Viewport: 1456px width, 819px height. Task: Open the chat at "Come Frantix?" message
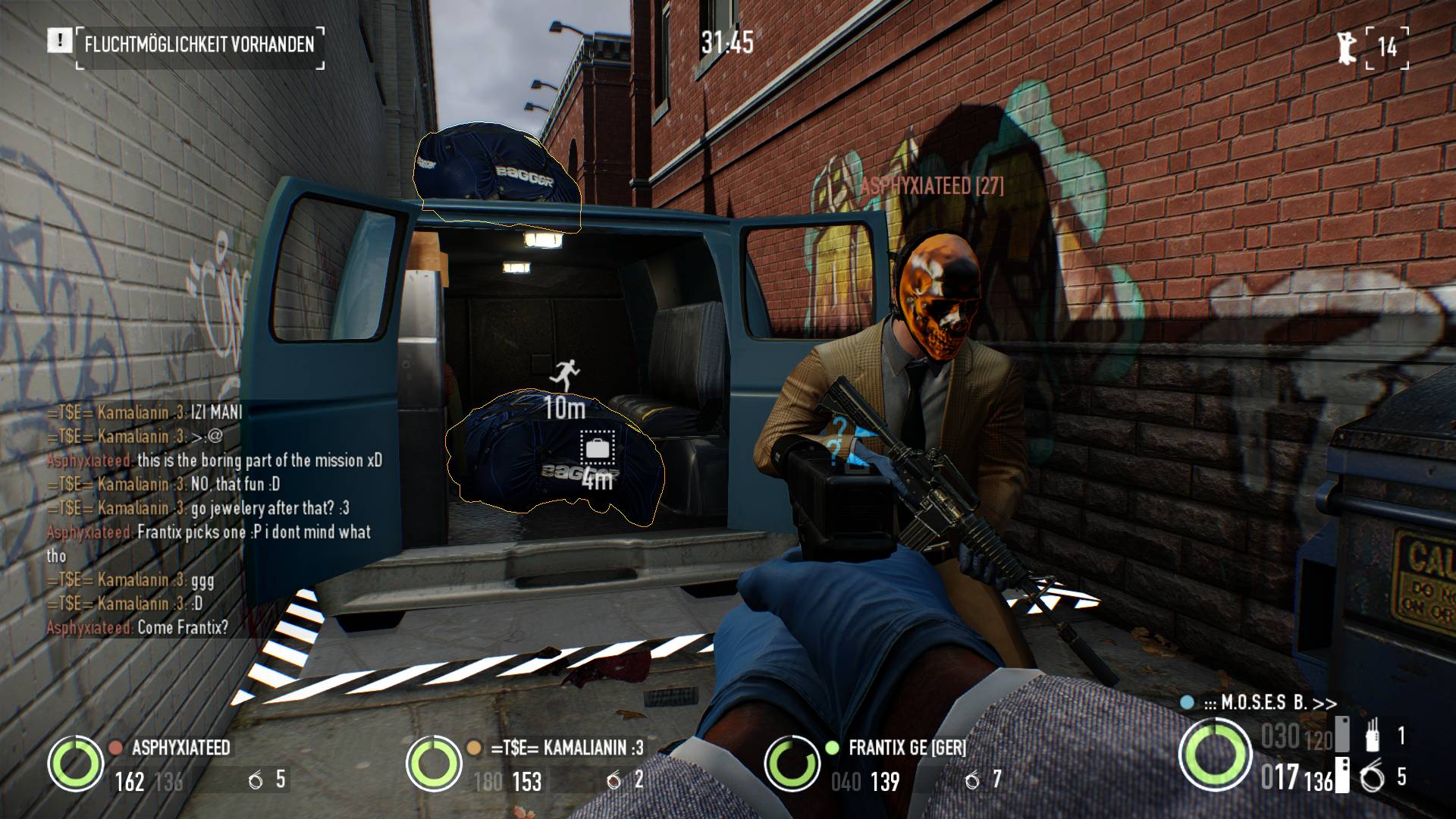183,628
